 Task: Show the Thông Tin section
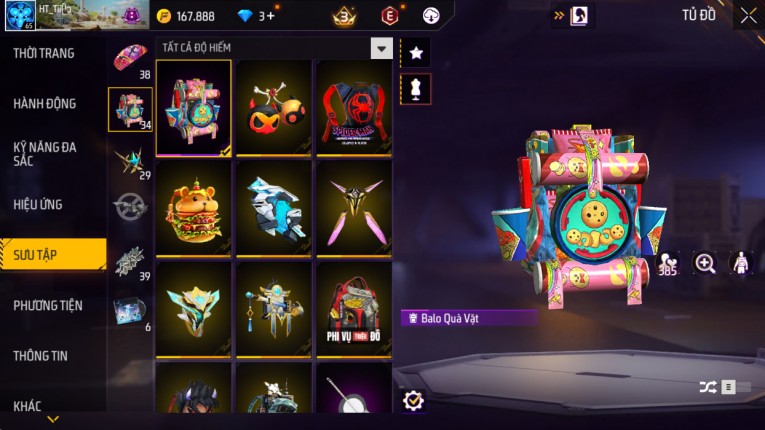tap(41, 355)
